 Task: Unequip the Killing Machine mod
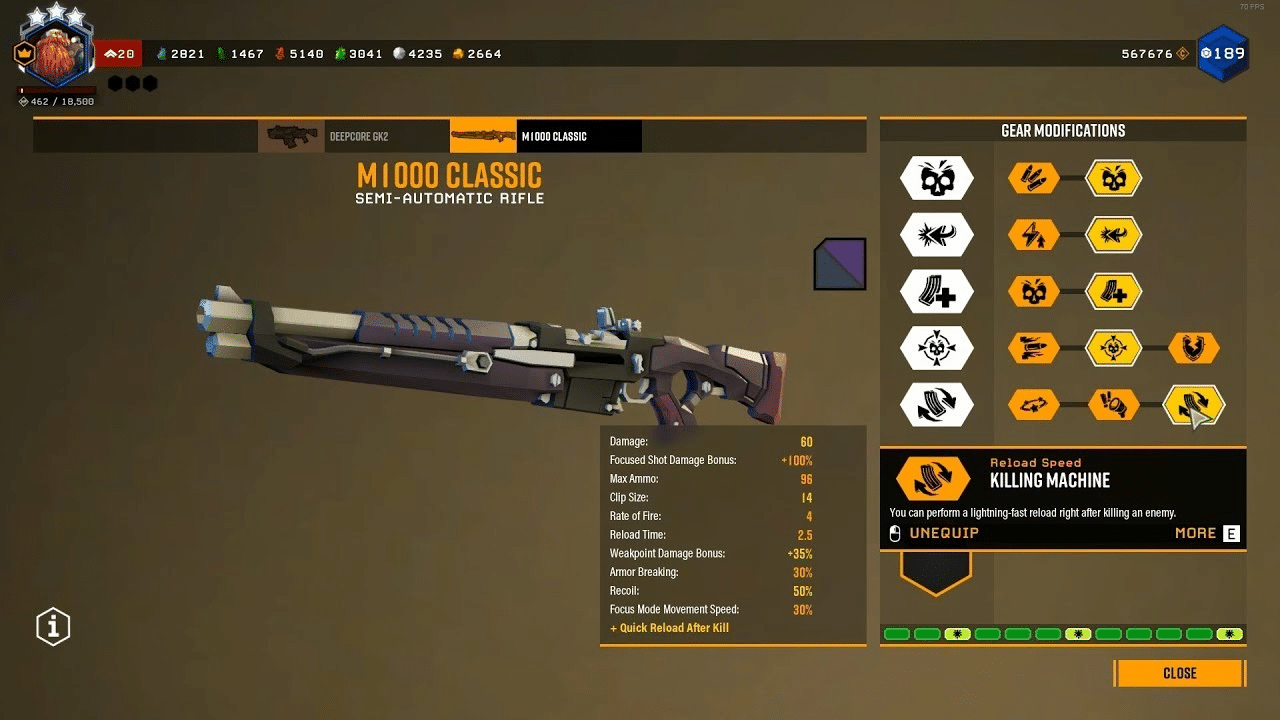coord(943,533)
